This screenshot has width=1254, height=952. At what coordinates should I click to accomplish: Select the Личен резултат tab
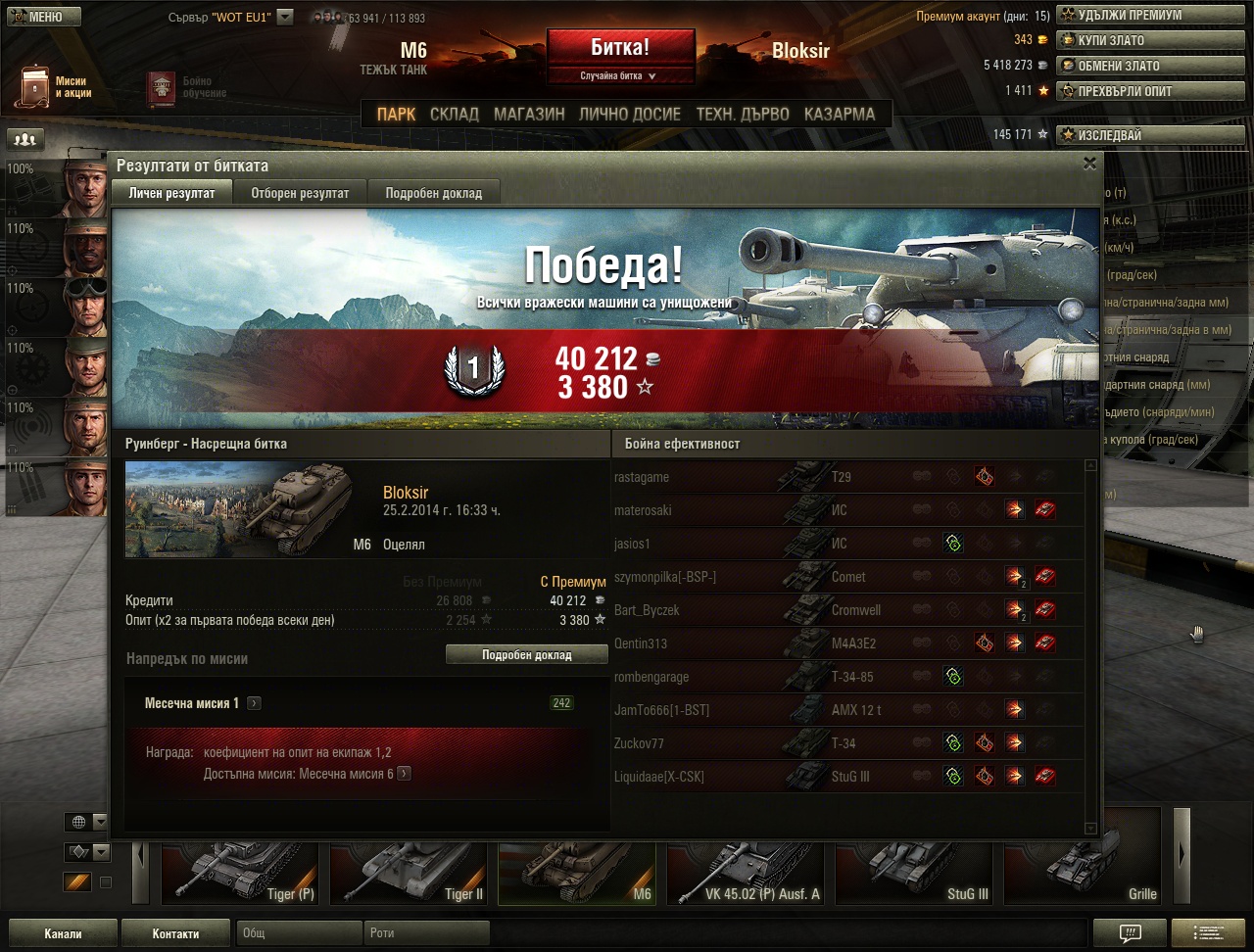pos(171,193)
